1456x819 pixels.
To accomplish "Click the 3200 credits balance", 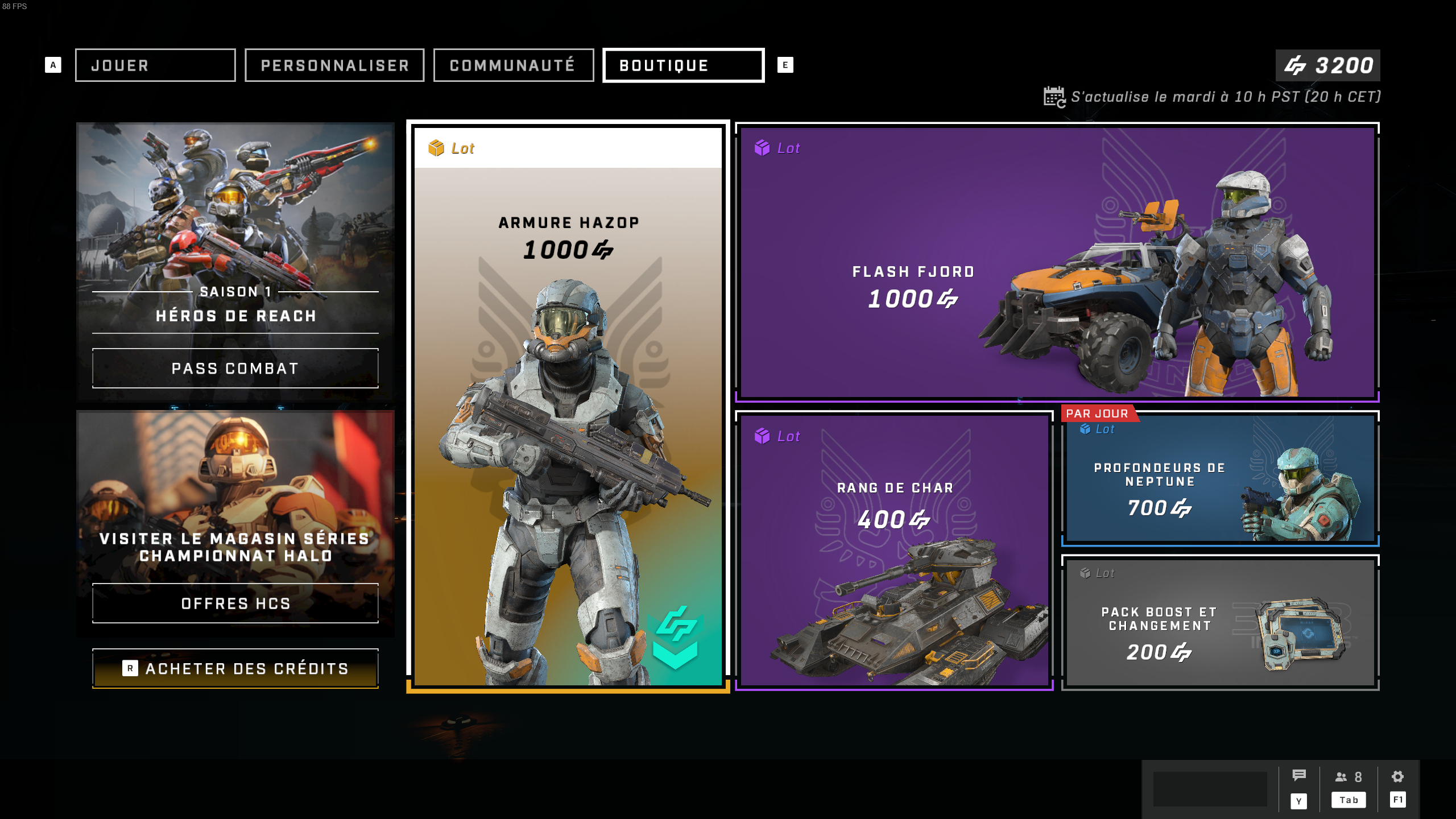I will pyautogui.click(x=1327, y=65).
